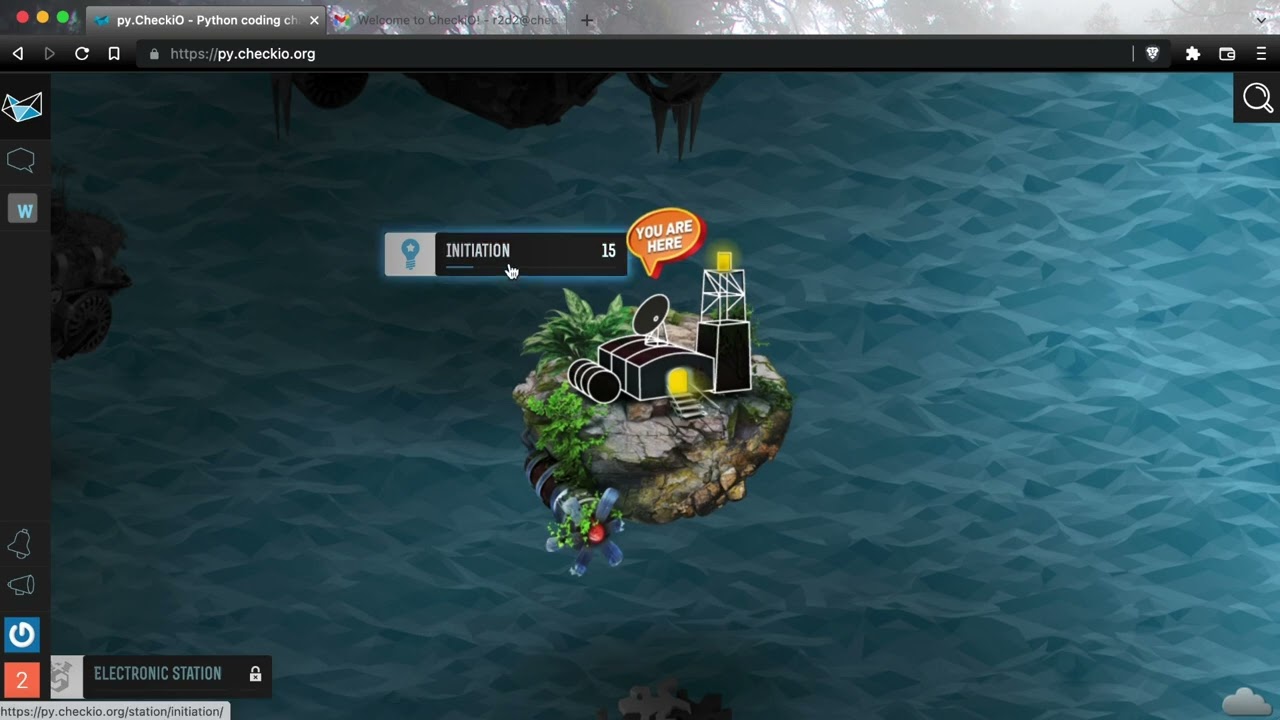This screenshot has width=1280, height=720.
Task: Open the notifications bell
Action: coord(20,543)
